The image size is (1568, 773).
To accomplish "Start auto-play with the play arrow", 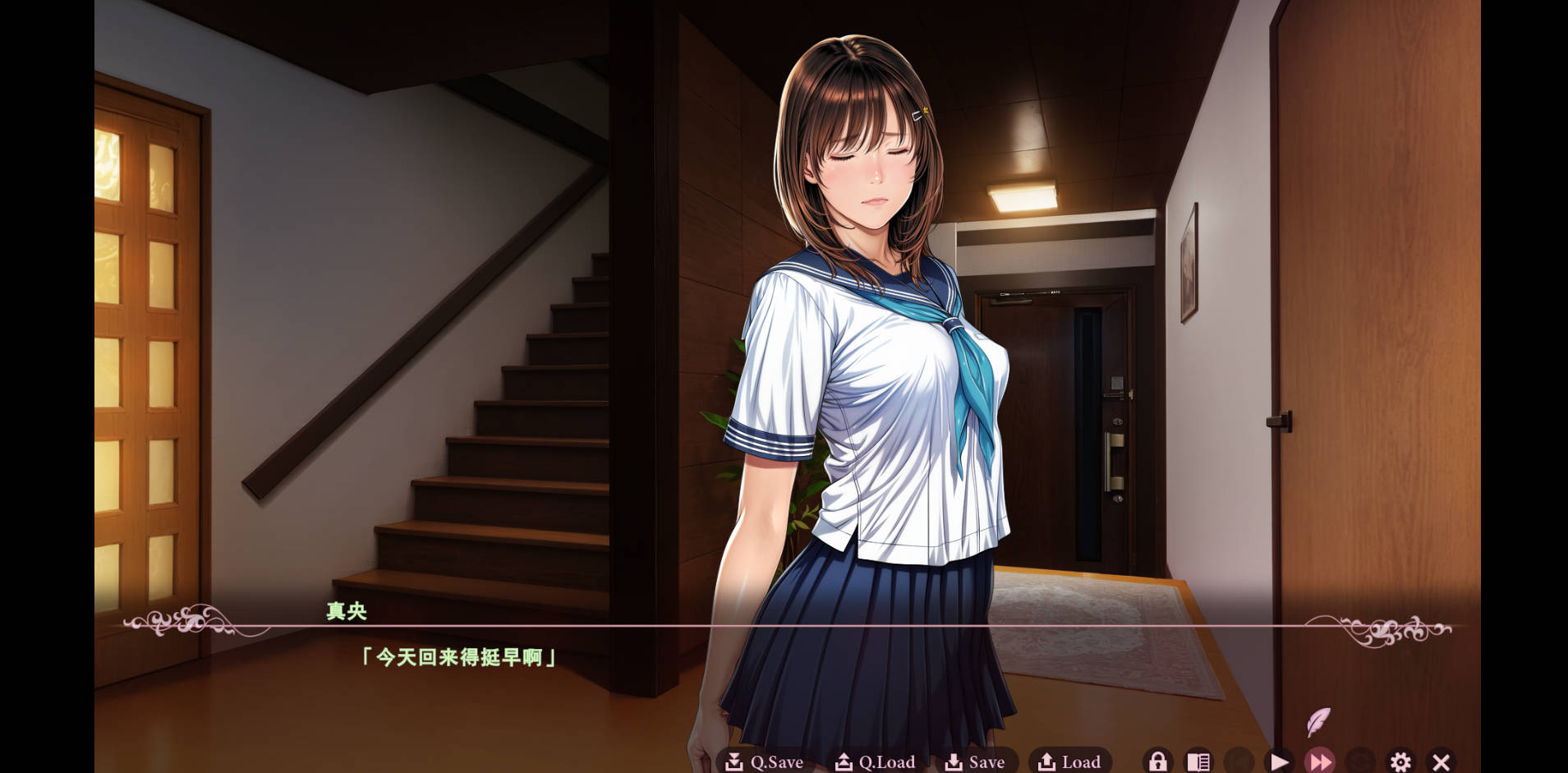I will click(1279, 761).
